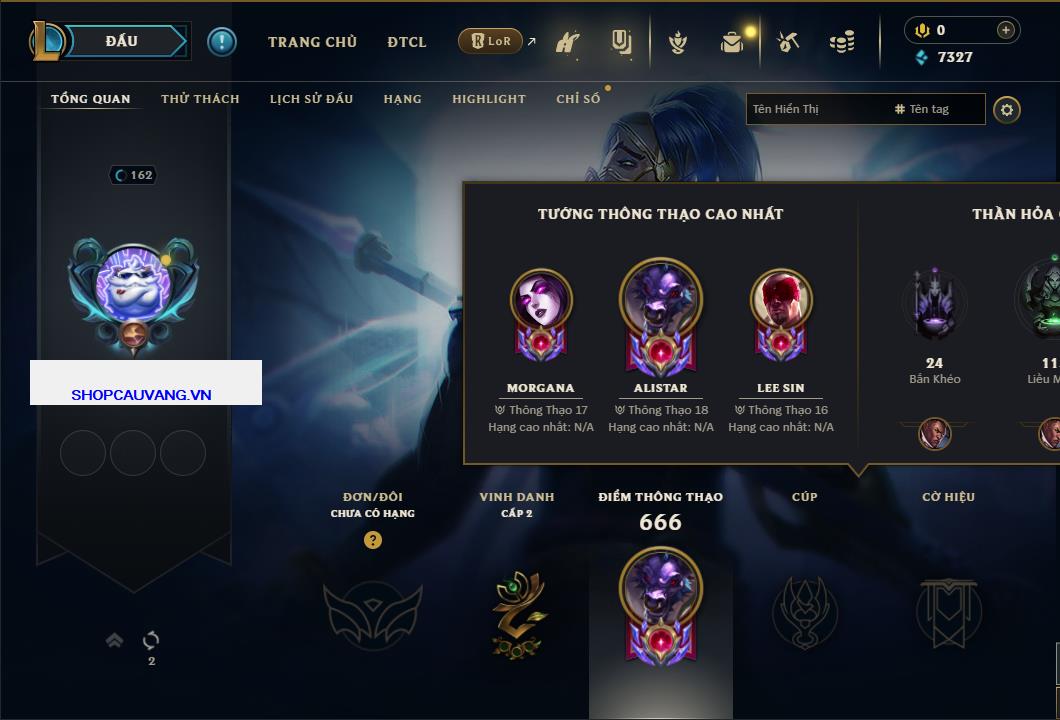Go to the ĐTCL section
1060x720 pixels.
click(x=407, y=42)
